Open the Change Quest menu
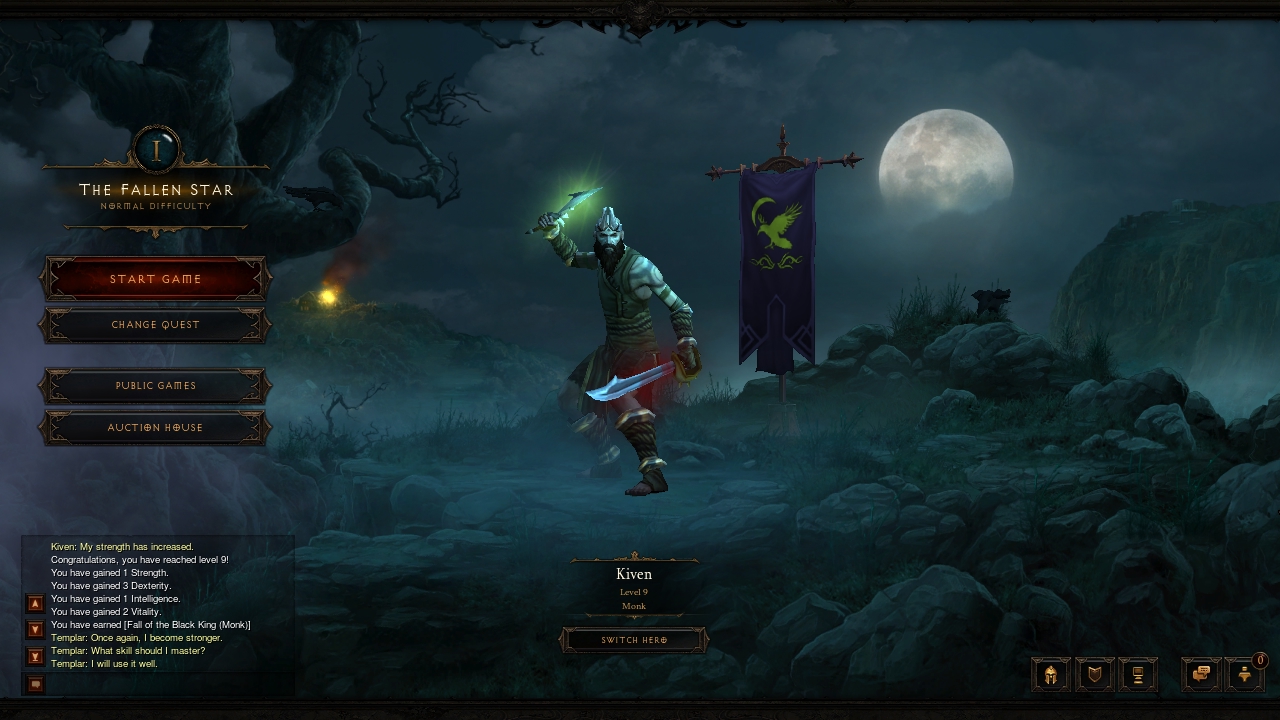This screenshot has height=720, width=1280. click(155, 325)
